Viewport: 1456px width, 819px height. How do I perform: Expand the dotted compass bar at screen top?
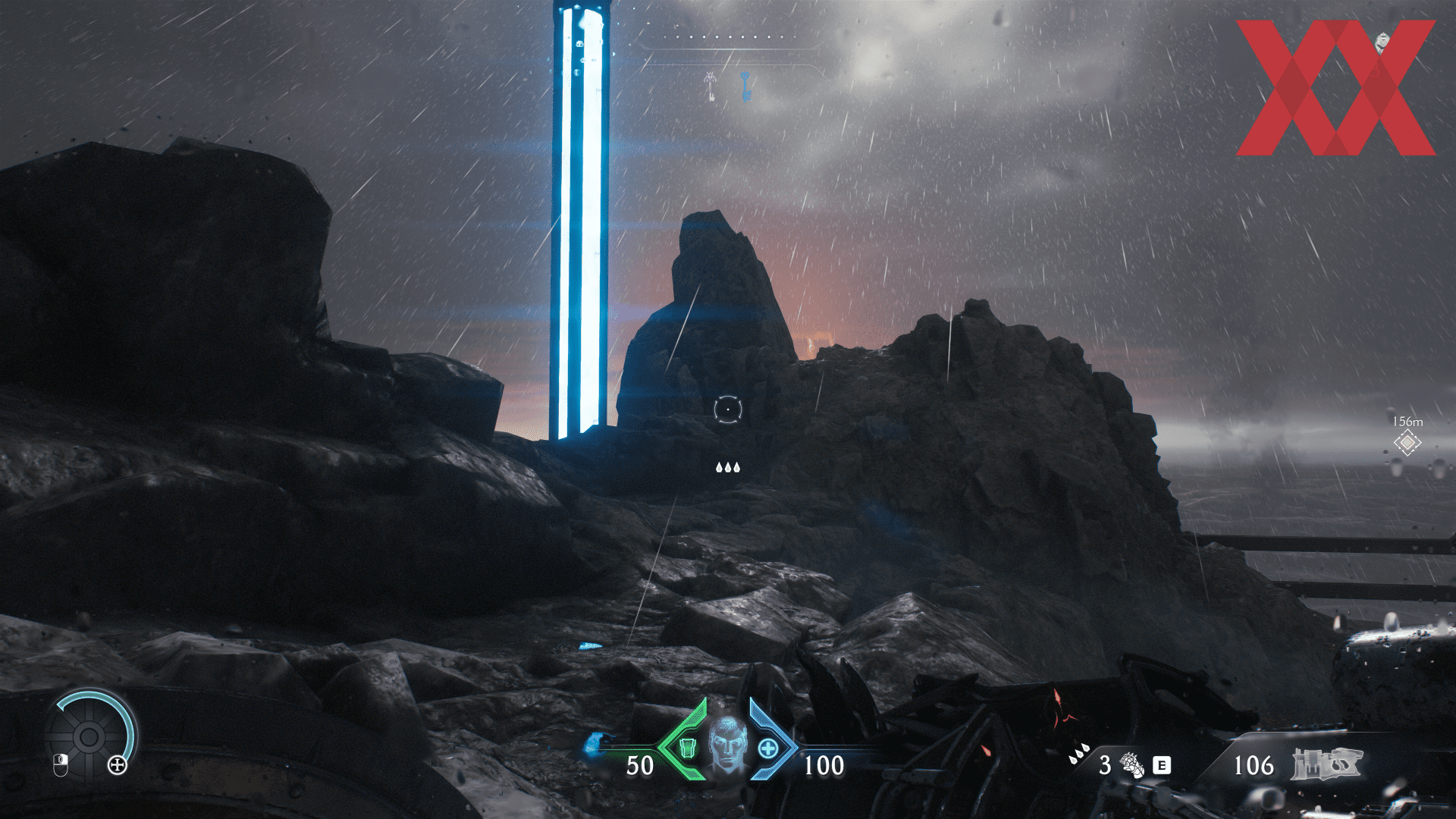point(728,35)
